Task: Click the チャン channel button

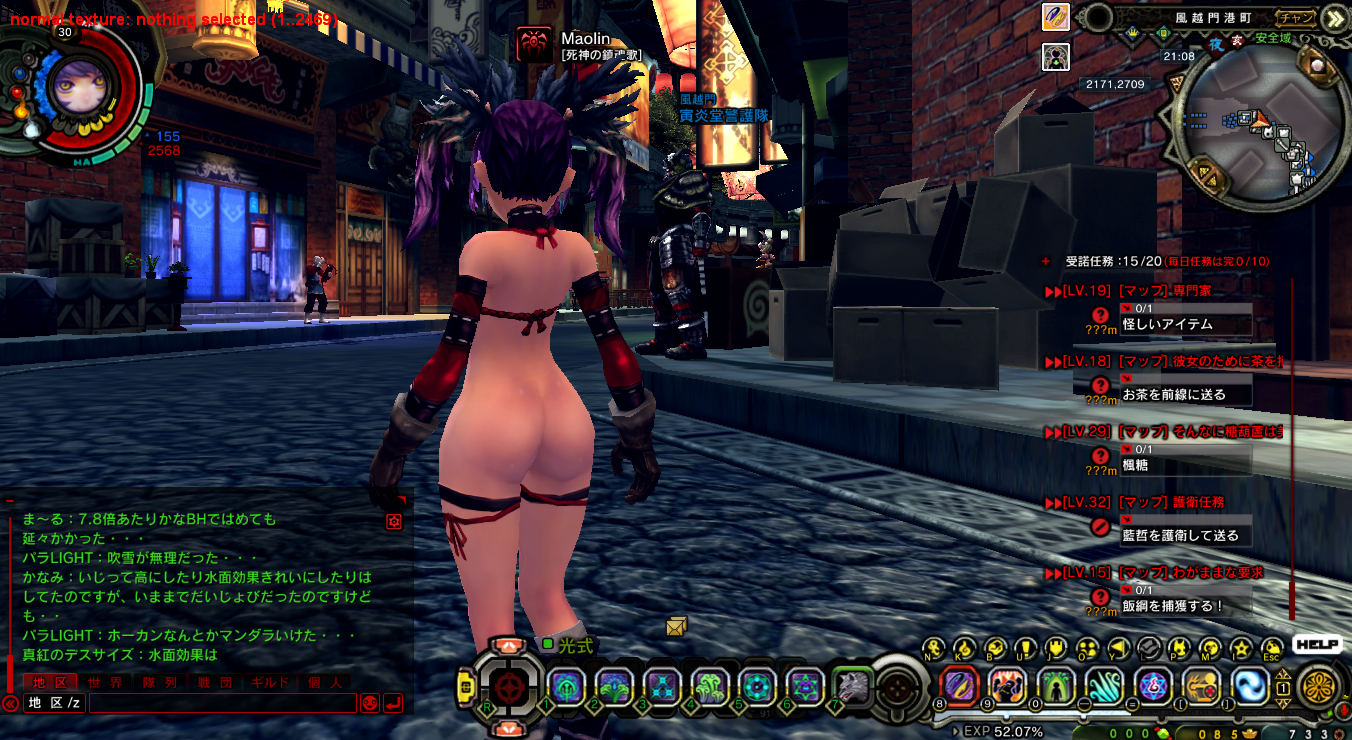Action: coord(1297,17)
